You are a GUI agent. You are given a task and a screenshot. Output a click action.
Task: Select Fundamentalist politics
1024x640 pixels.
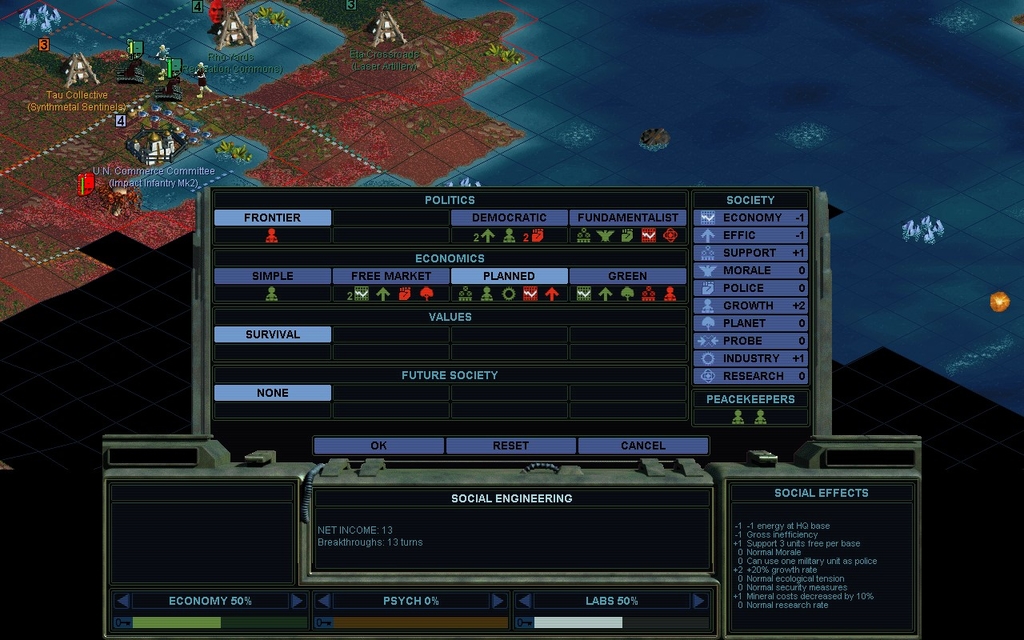[x=628, y=218]
